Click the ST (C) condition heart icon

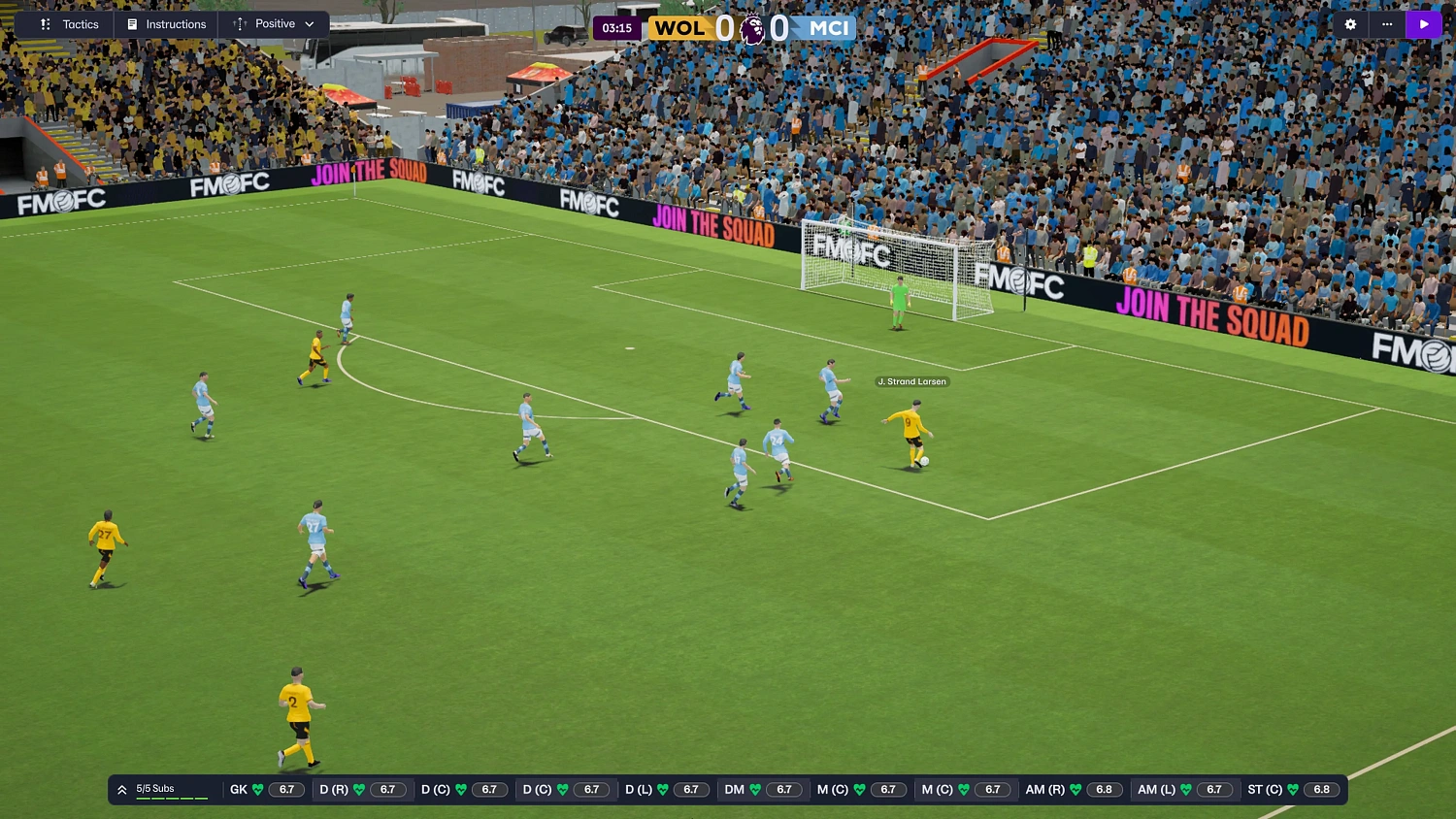click(1294, 789)
